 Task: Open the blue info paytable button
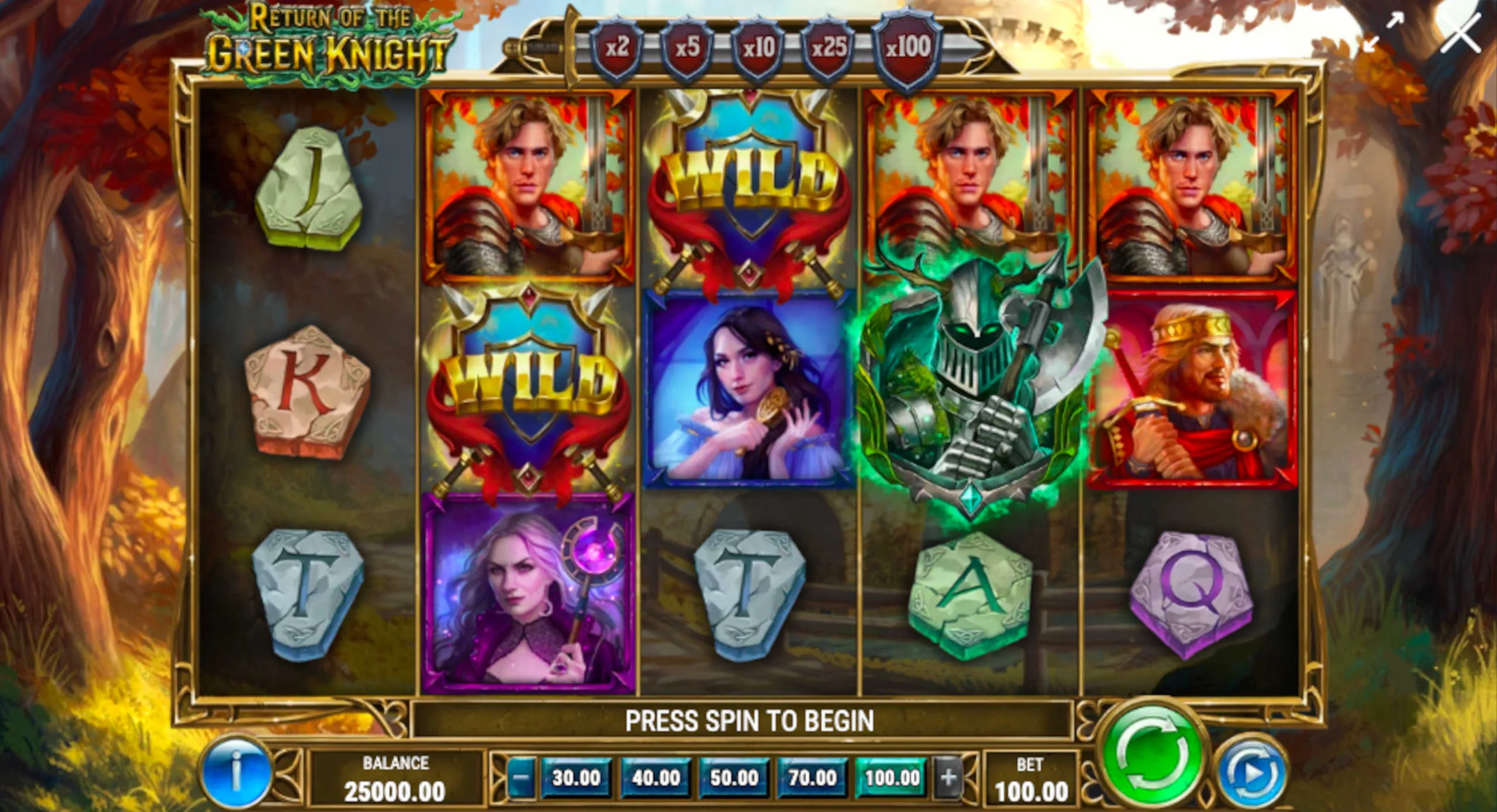click(x=236, y=772)
